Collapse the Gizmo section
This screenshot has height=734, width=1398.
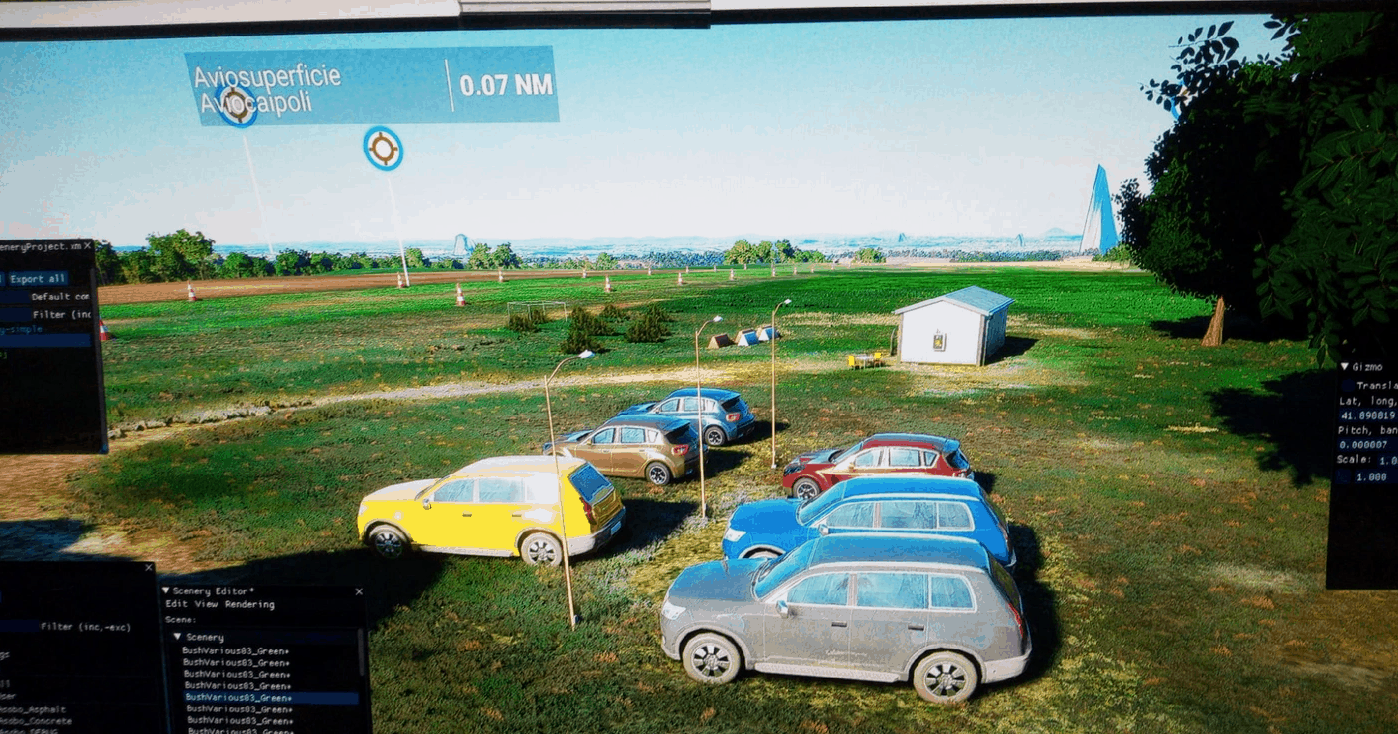point(1345,367)
